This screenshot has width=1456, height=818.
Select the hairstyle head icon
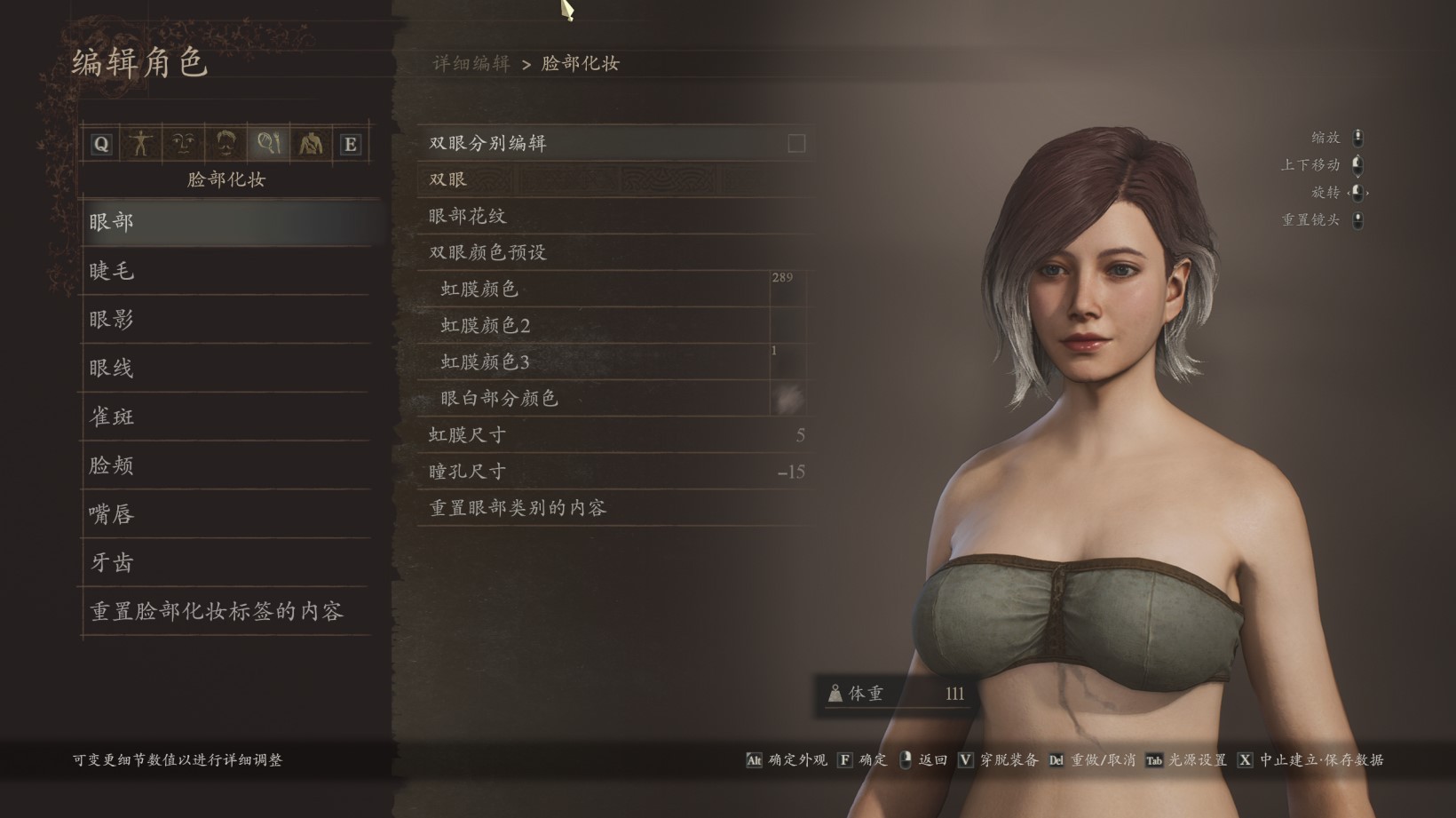227,144
